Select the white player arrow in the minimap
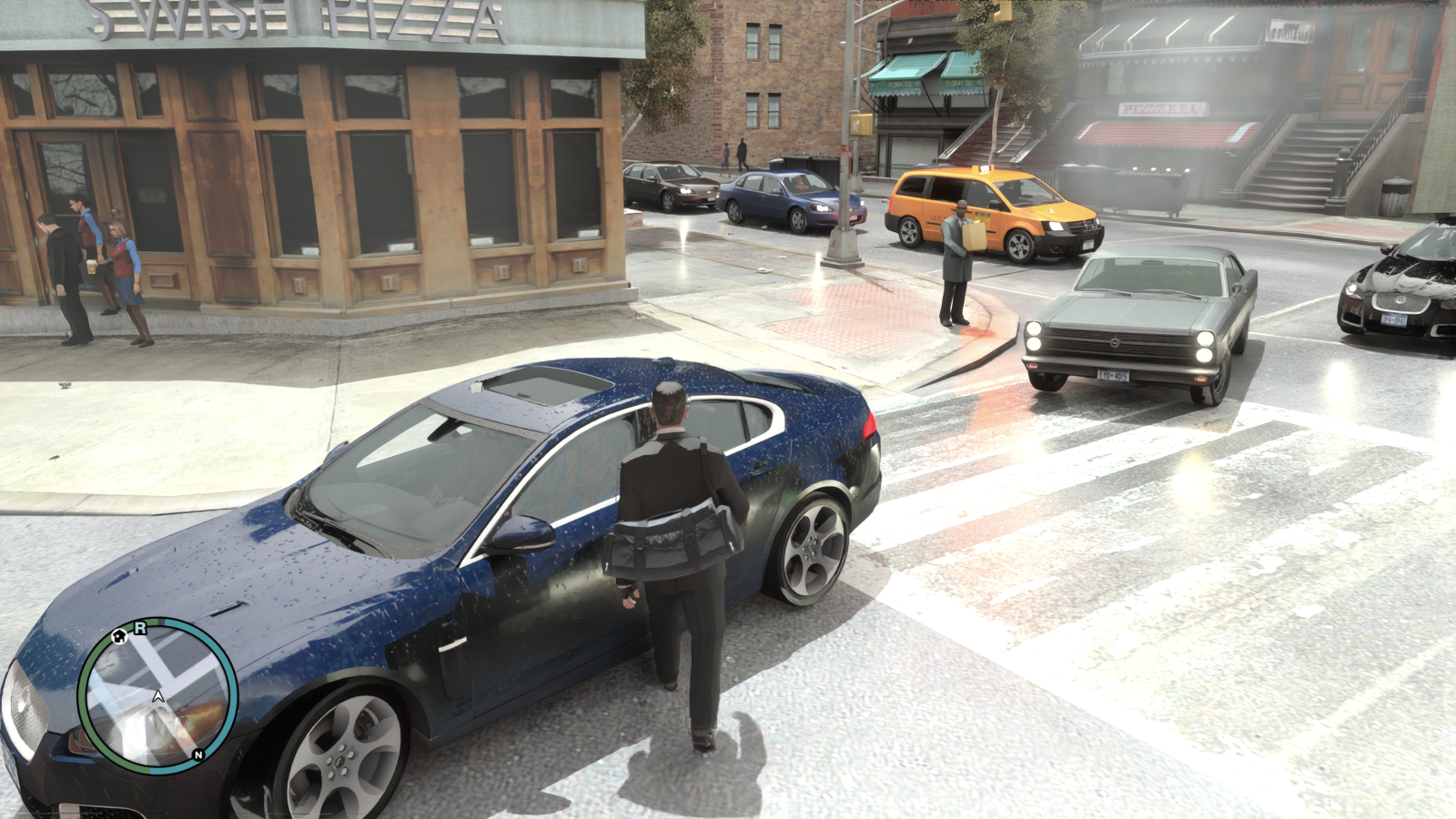Viewport: 1456px width, 819px height. pos(158,695)
